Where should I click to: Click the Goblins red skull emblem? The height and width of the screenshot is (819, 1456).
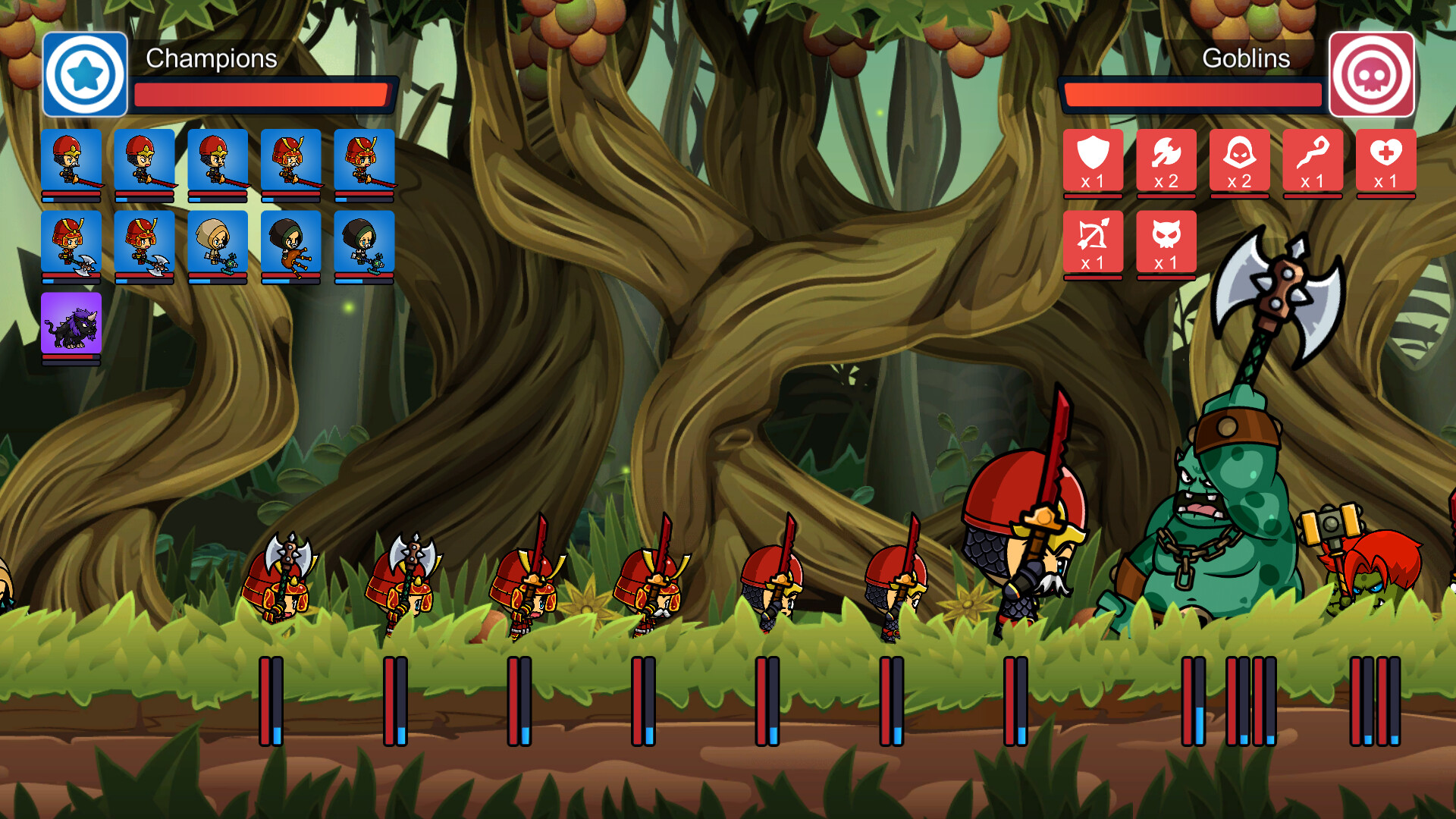tap(1371, 75)
